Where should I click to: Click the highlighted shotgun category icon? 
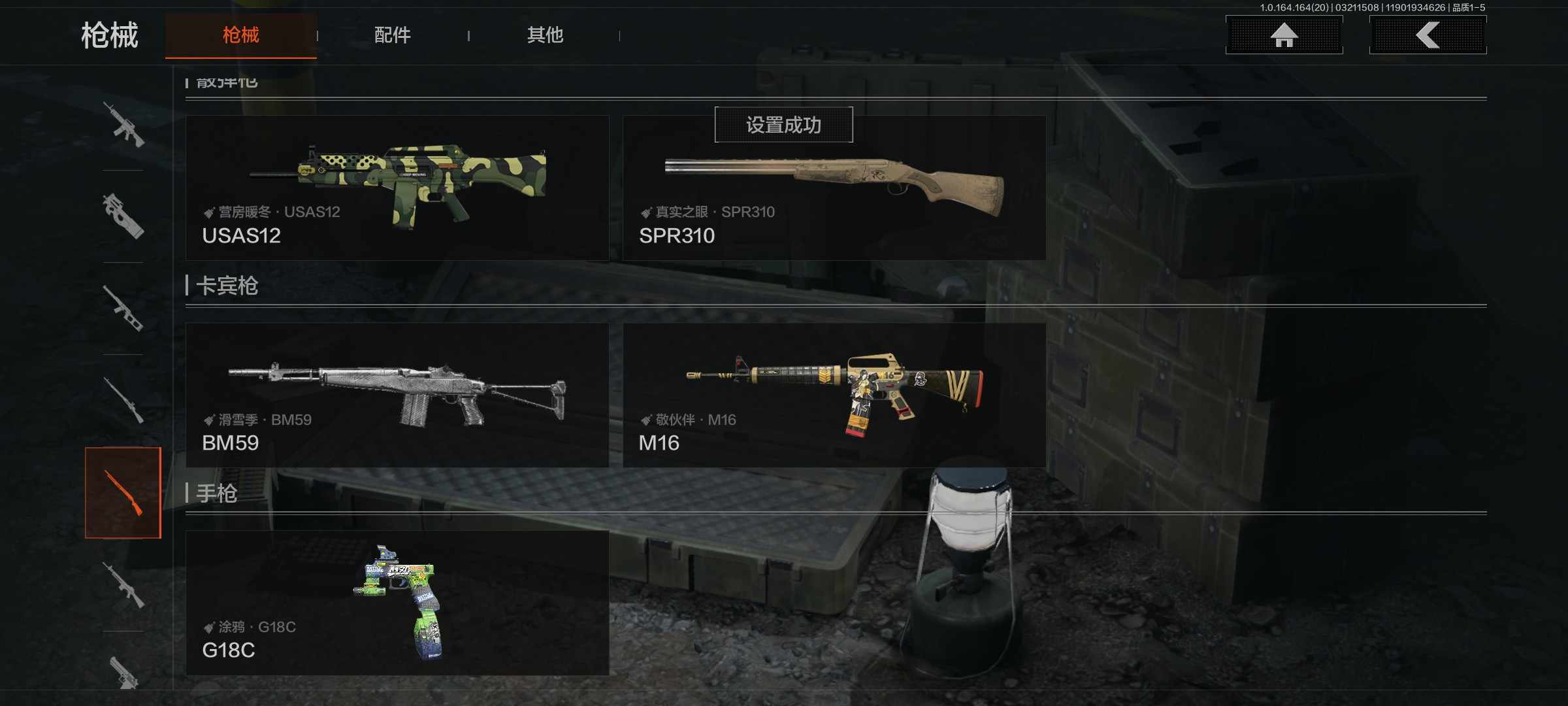click(x=124, y=494)
